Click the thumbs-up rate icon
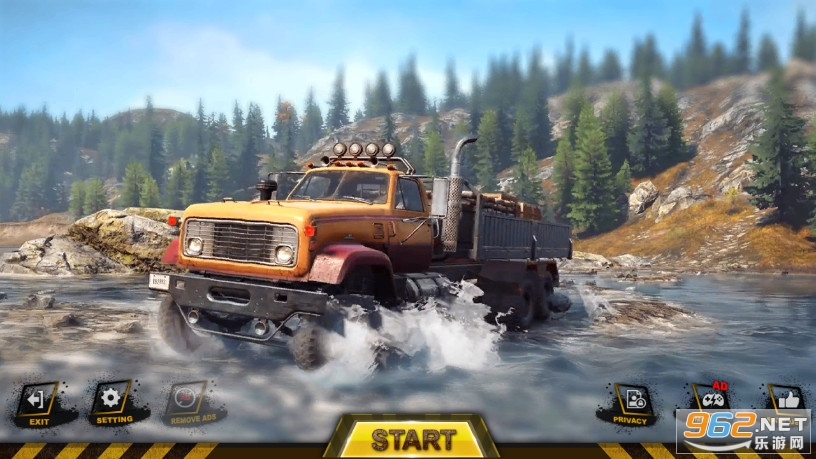The width and height of the screenshot is (816, 459). tap(784, 397)
